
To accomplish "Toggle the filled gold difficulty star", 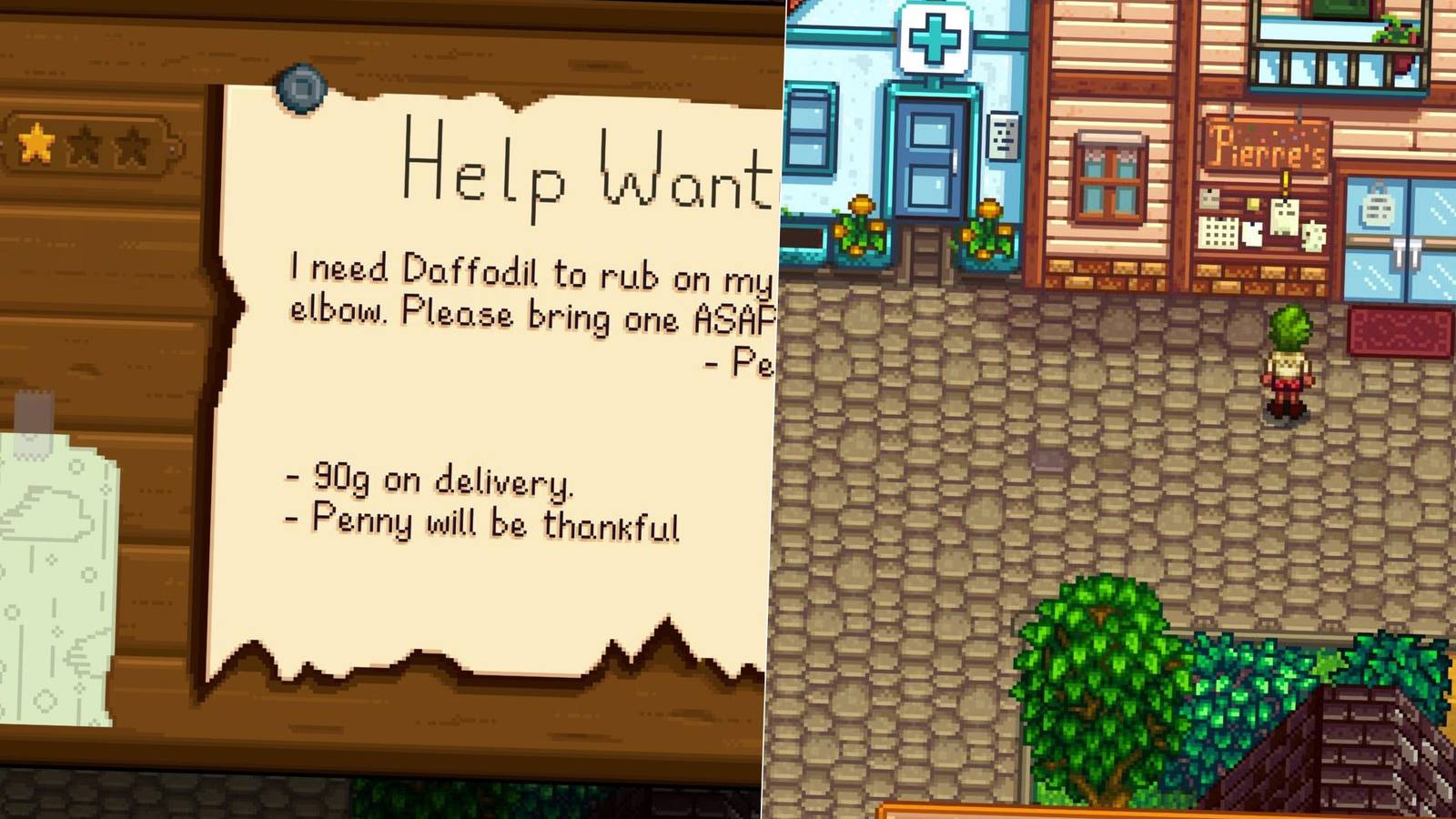I will coord(36,143).
